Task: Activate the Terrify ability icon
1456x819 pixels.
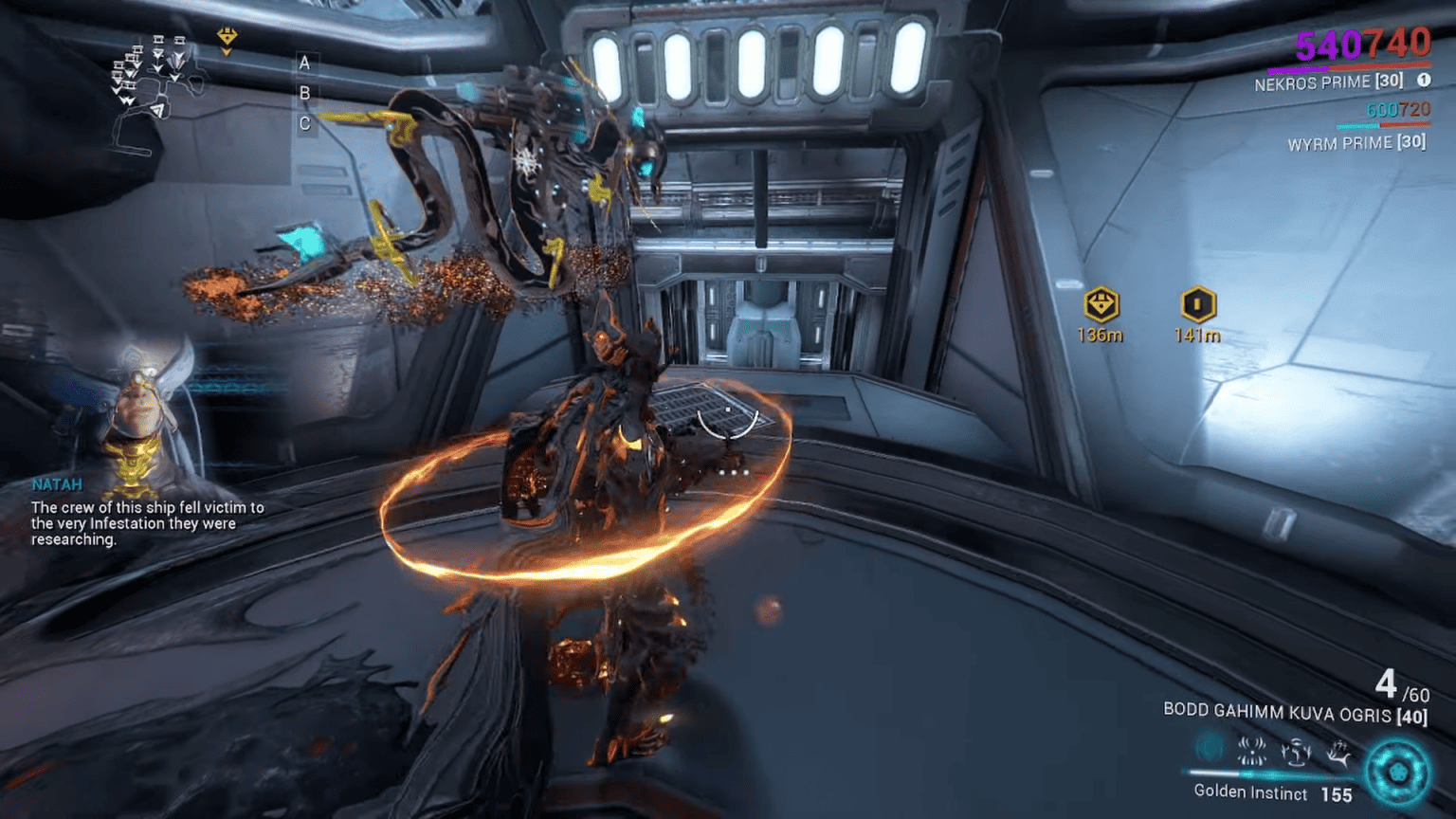Action: tap(1252, 751)
